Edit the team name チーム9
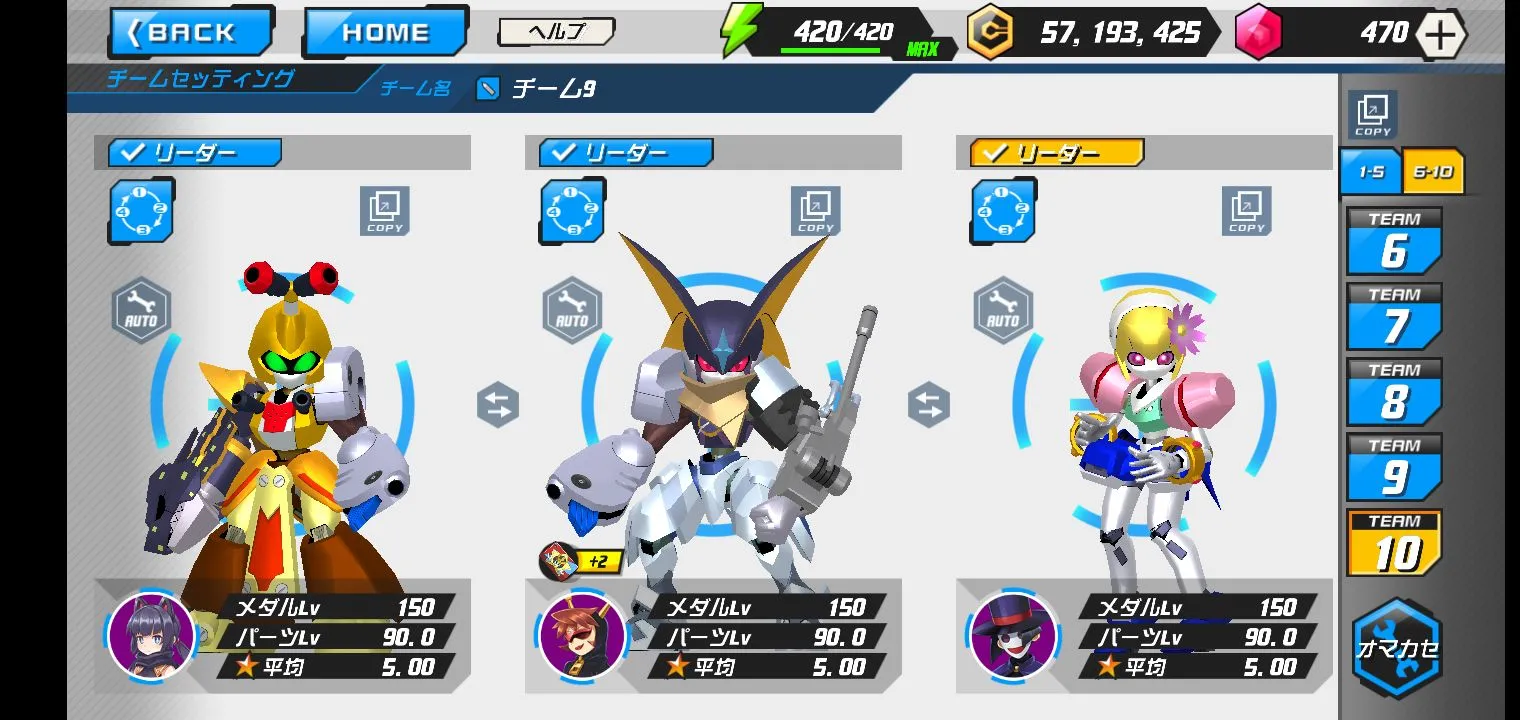 (488, 89)
